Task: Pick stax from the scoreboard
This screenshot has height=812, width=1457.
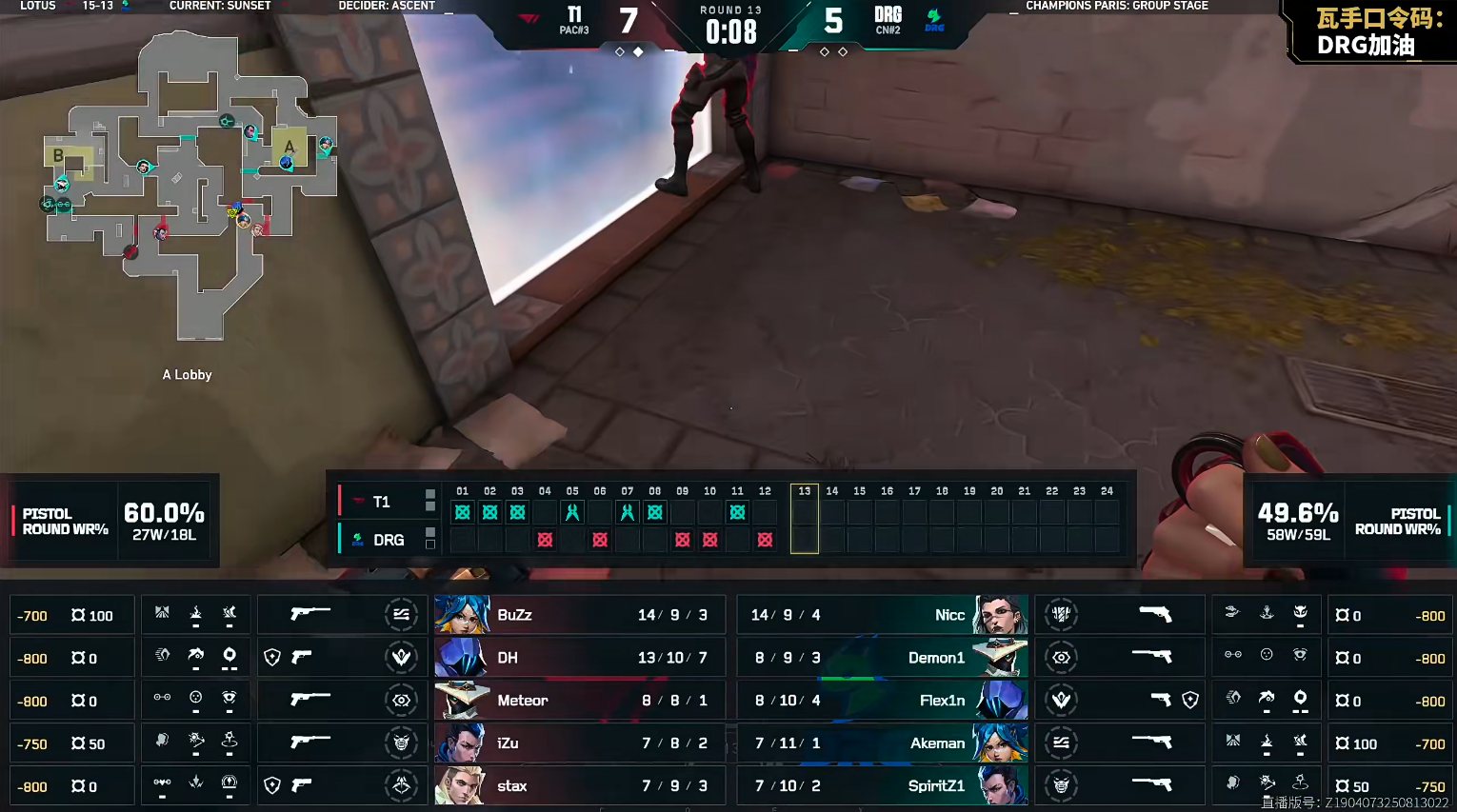Action: click(x=579, y=786)
